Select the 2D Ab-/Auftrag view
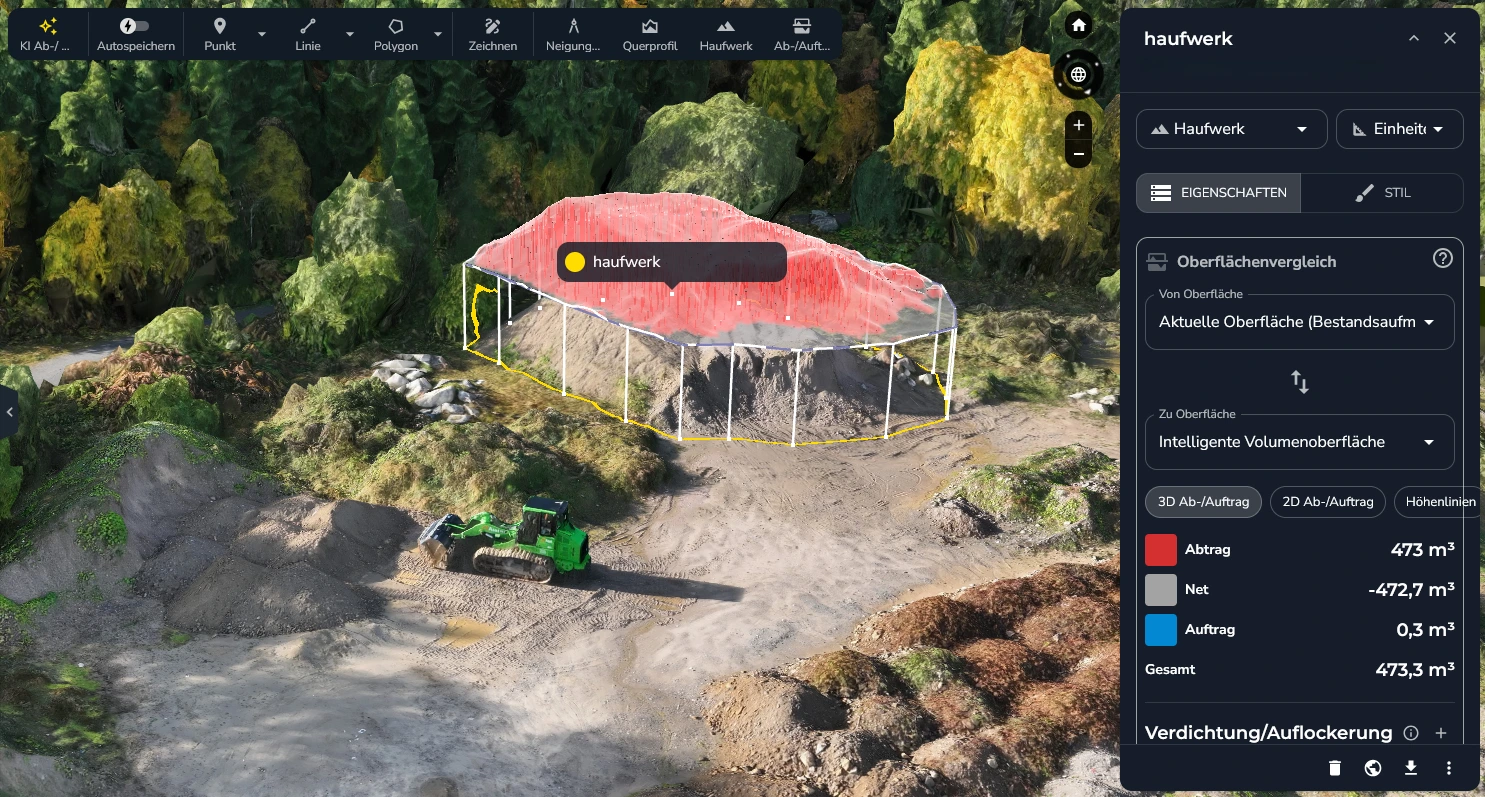Screen dimensions: 1485x797 point(1328,502)
